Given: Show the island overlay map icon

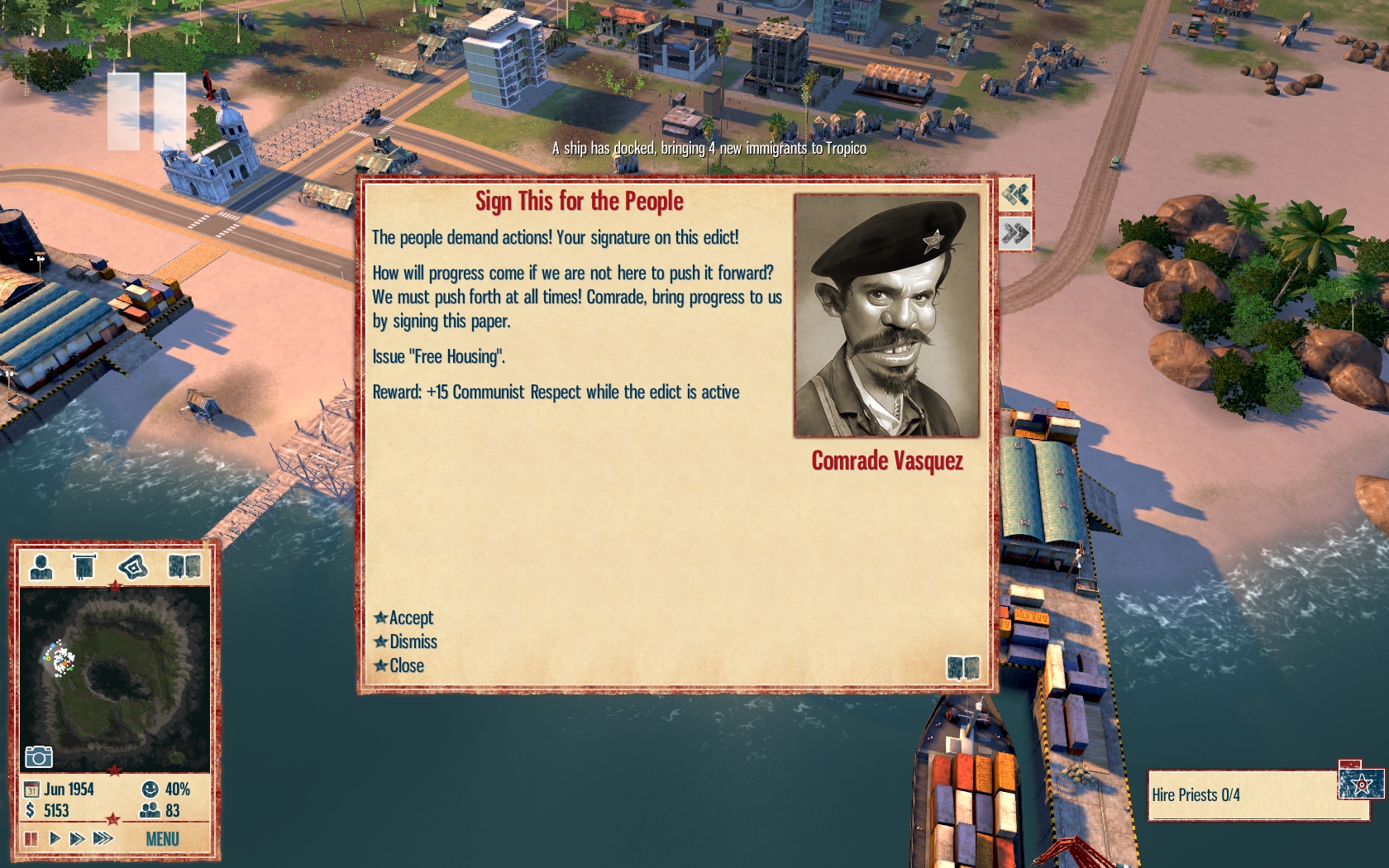Looking at the screenshot, I should tap(132, 567).
